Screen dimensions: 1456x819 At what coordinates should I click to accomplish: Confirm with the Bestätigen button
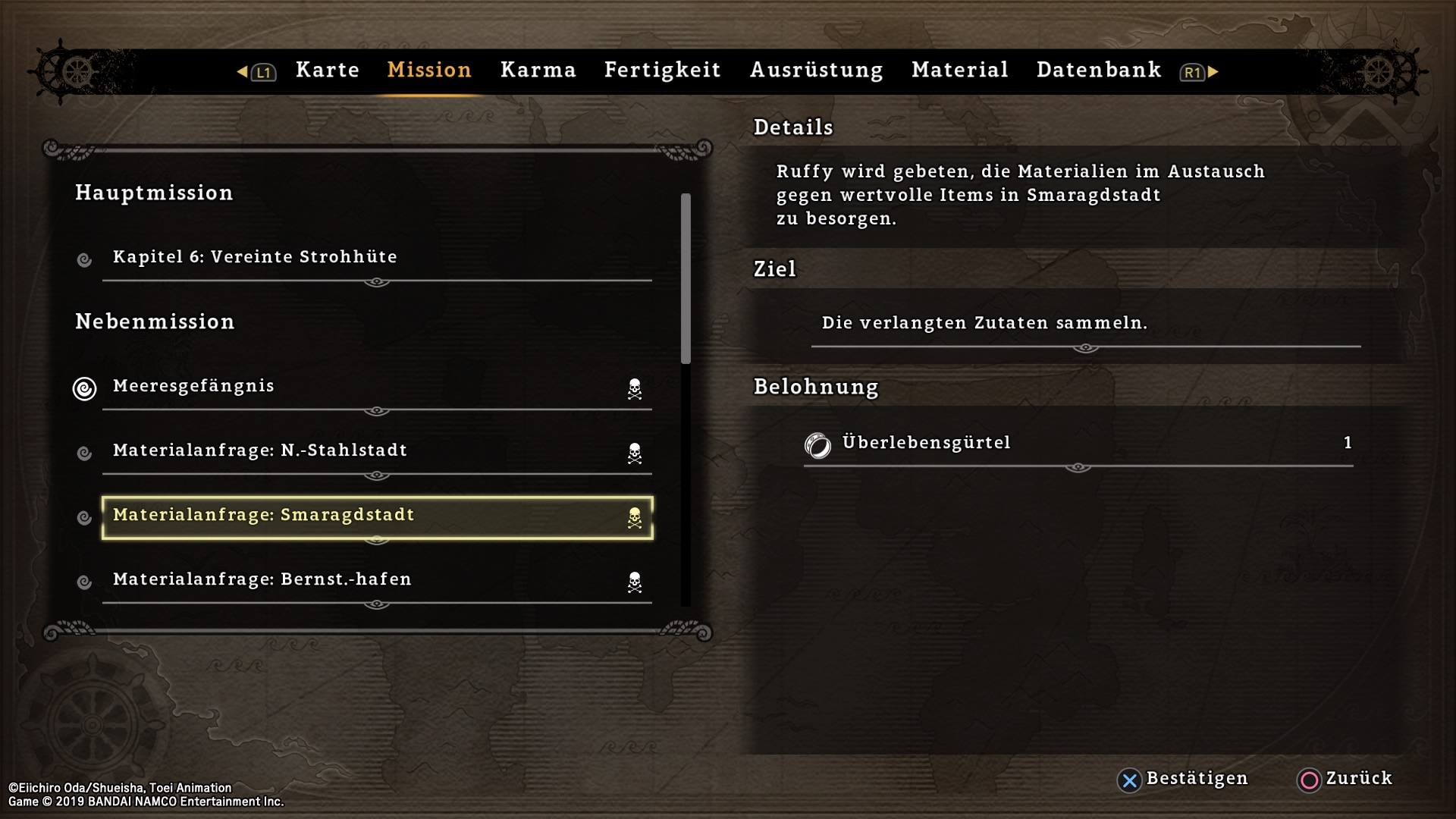pyautogui.click(x=1183, y=779)
